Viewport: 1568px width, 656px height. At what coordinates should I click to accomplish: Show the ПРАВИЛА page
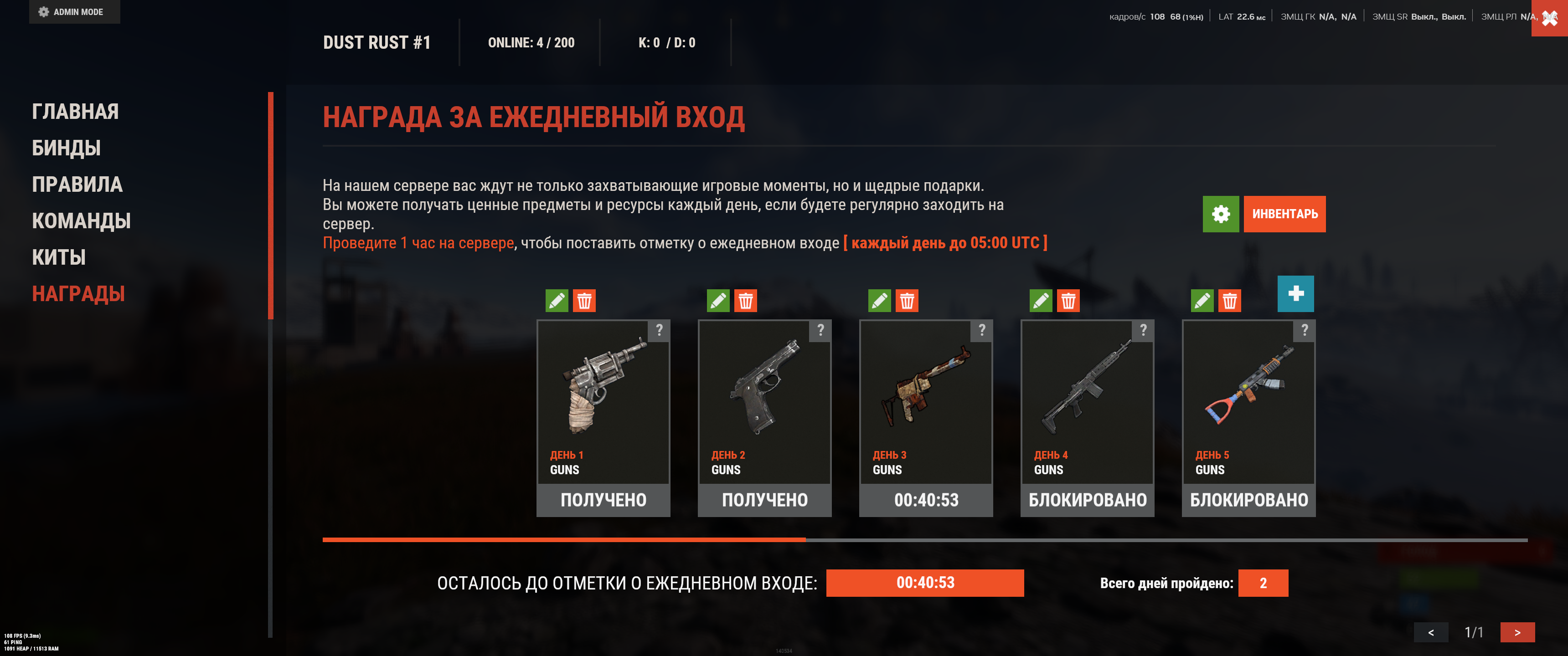pyautogui.click(x=77, y=184)
